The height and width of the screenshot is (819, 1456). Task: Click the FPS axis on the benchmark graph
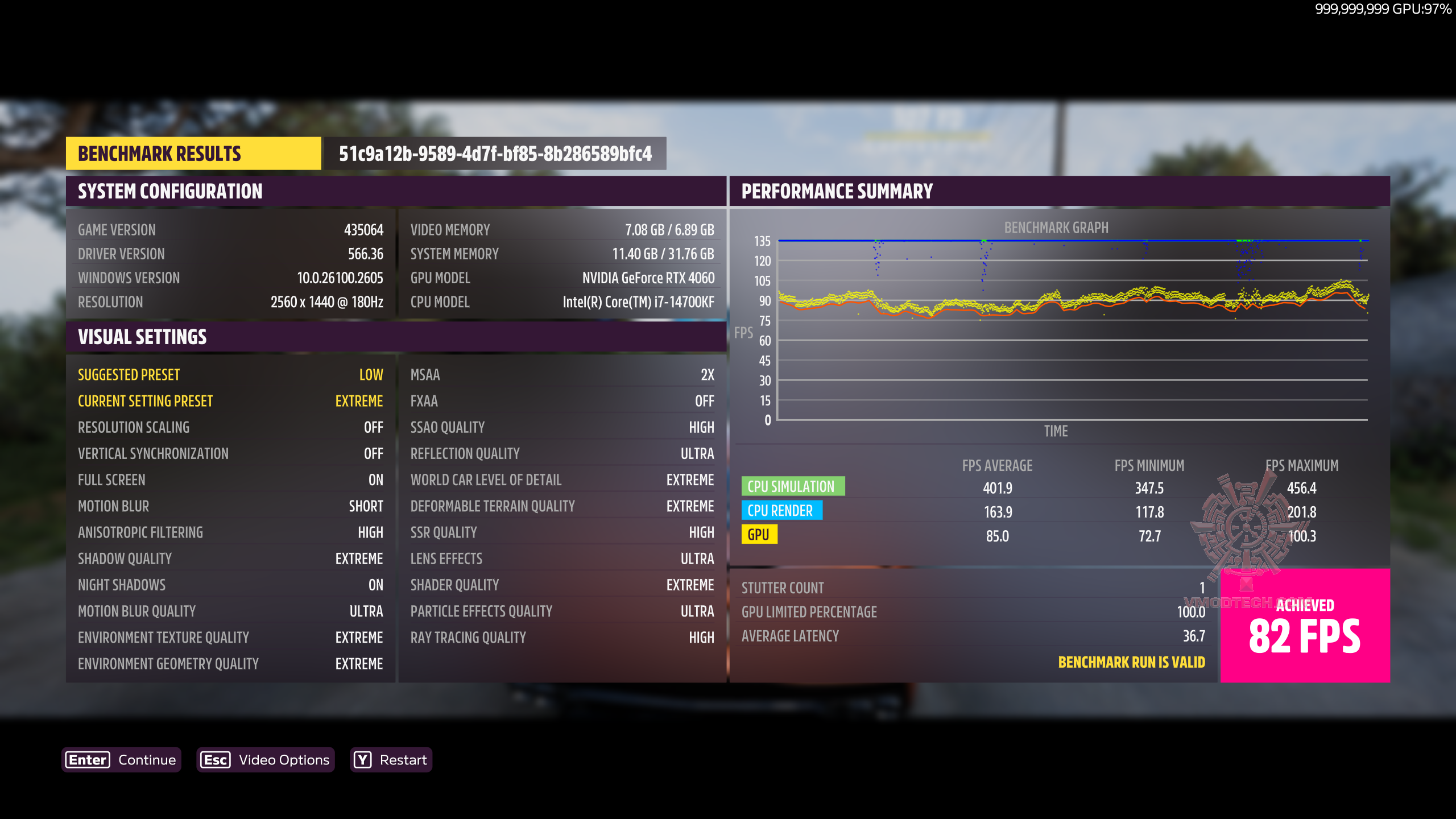(743, 333)
